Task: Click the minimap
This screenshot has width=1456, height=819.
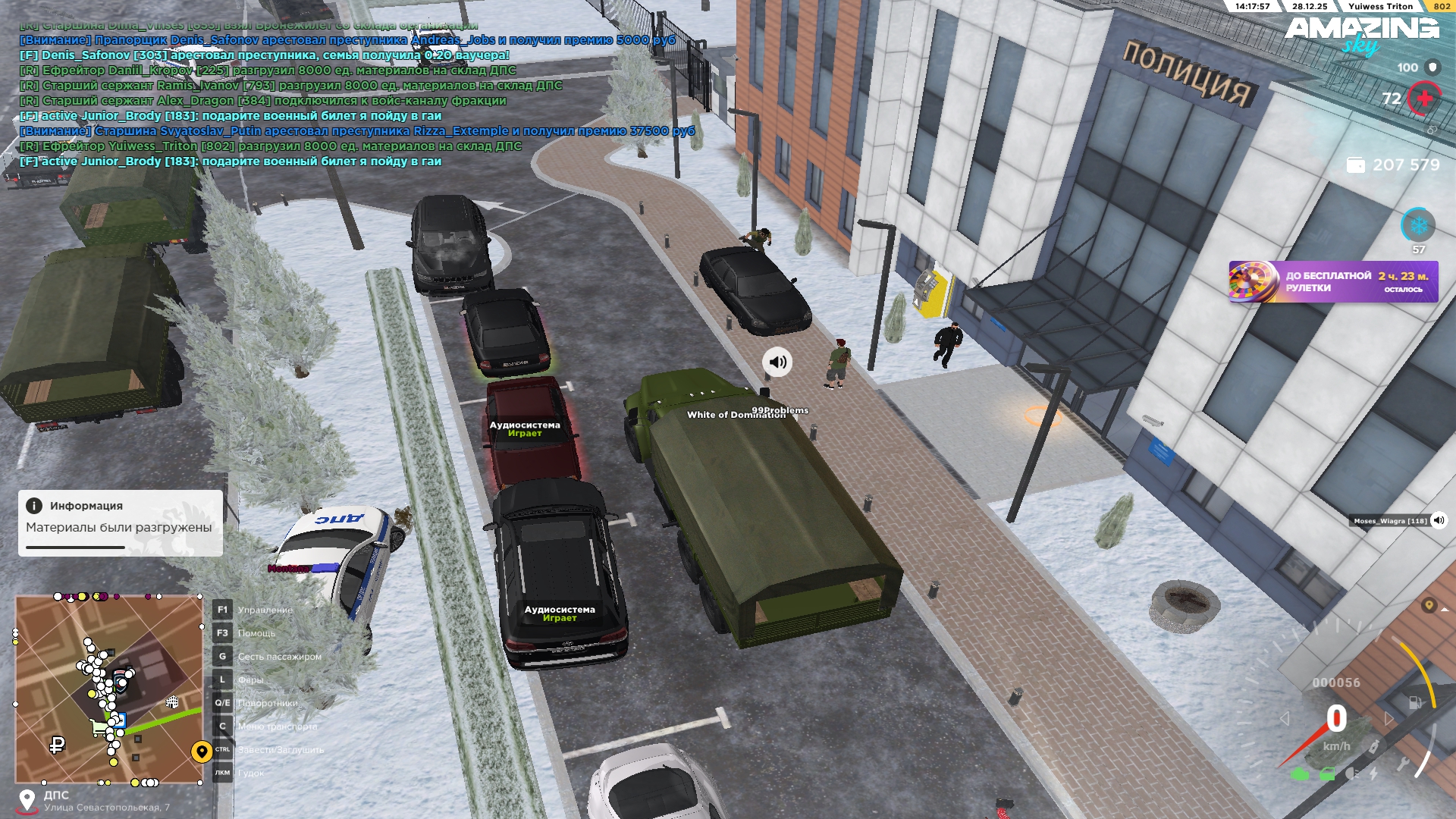Action: point(109,689)
